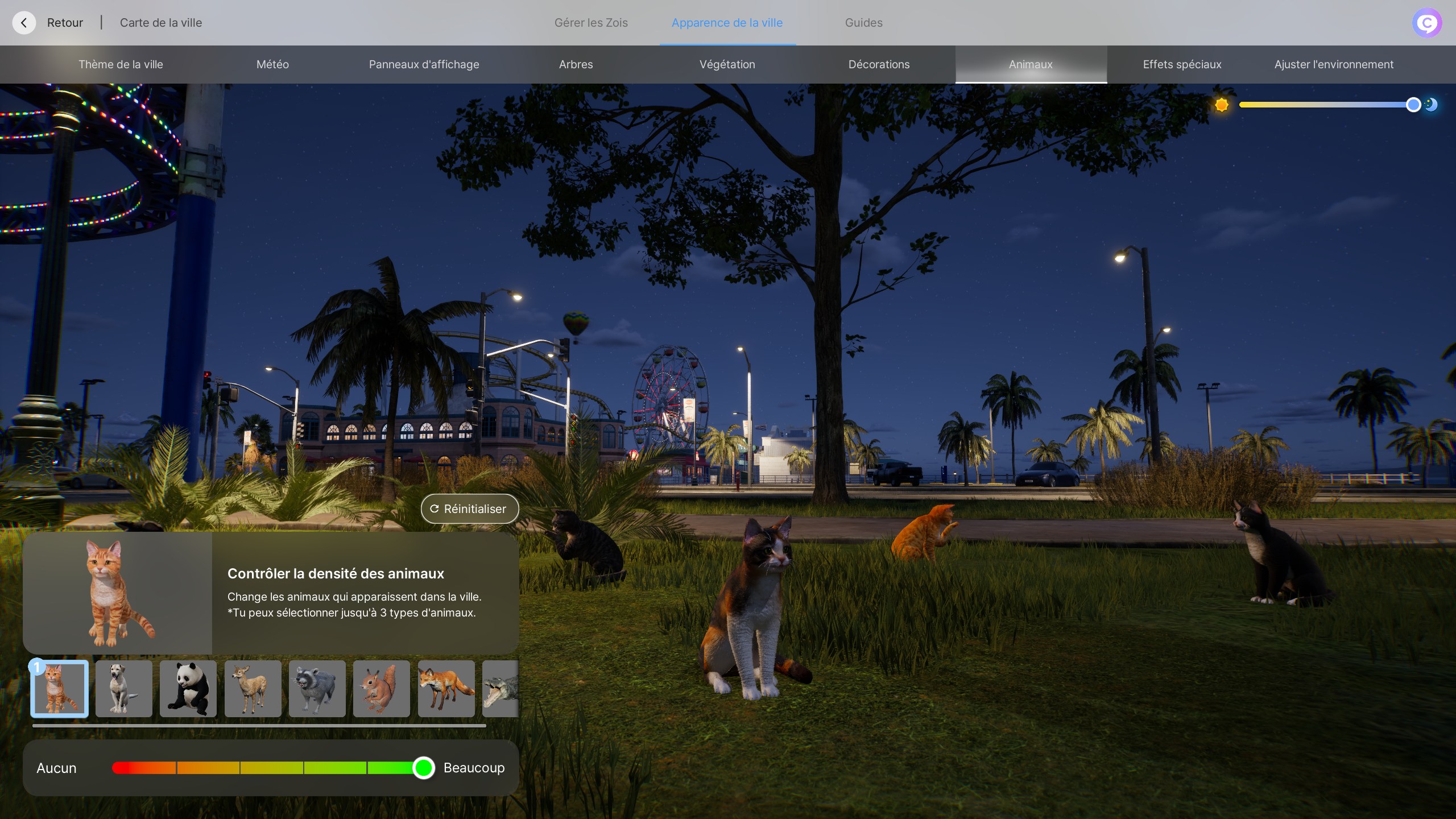Switch to the Gérer les Zois tab
Image resolution: width=1456 pixels, height=819 pixels.
coord(591,23)
